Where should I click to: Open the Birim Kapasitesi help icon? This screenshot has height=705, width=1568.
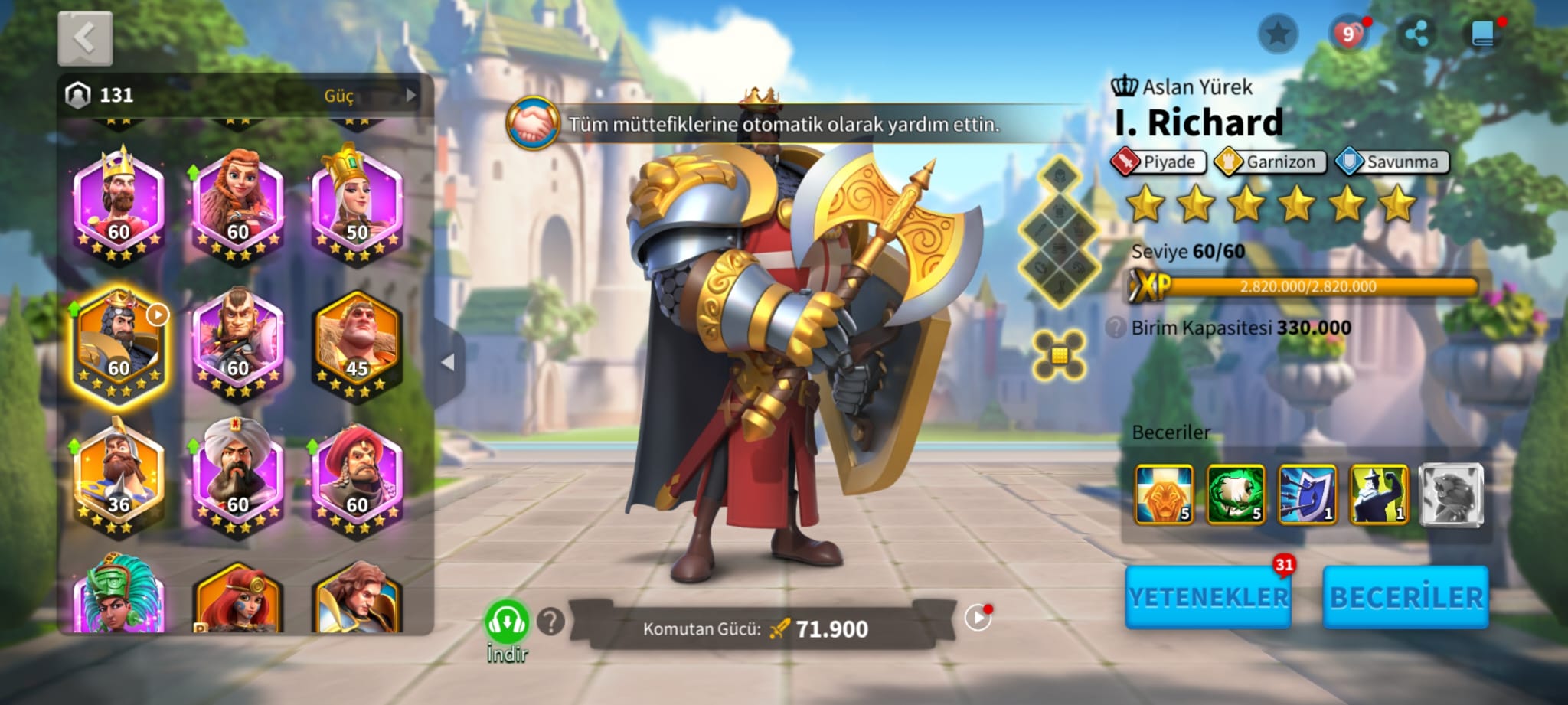pyautogui.click(x=1116, y=328)
